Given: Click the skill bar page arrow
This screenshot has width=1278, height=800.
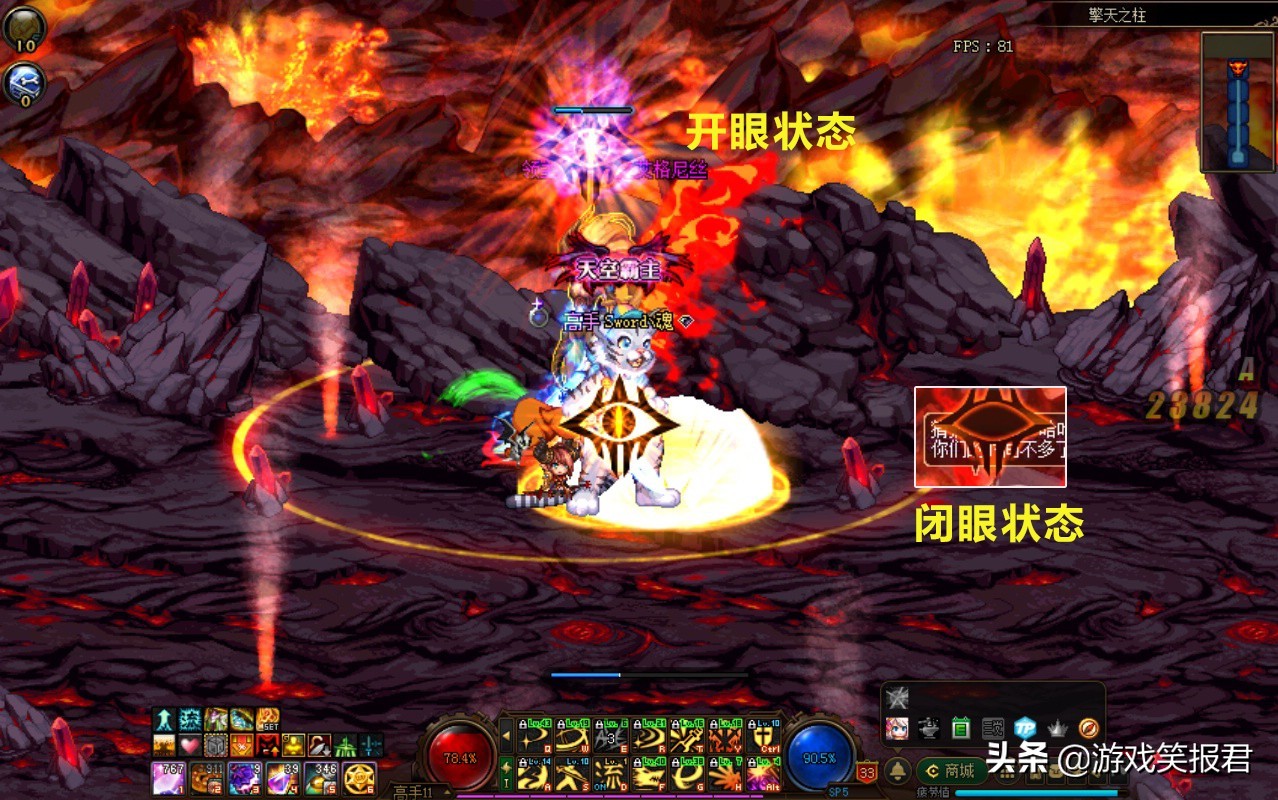Looking at the screenshot, I should (506, 737).
